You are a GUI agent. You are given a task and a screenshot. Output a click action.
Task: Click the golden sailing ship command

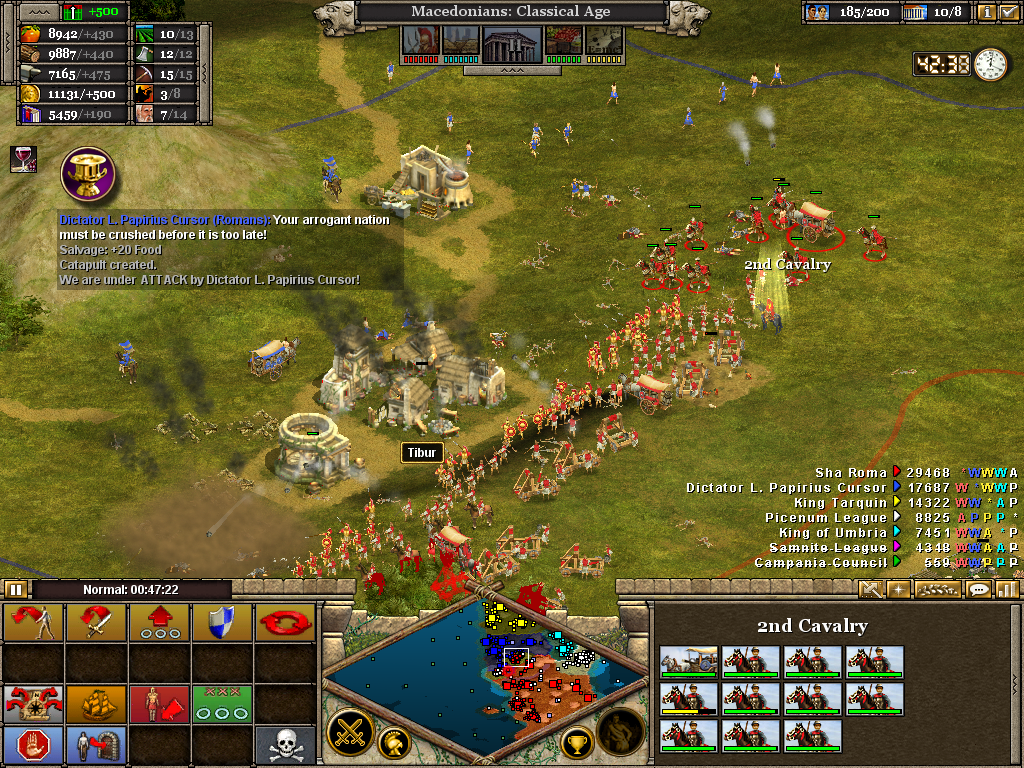click(96, 703)
